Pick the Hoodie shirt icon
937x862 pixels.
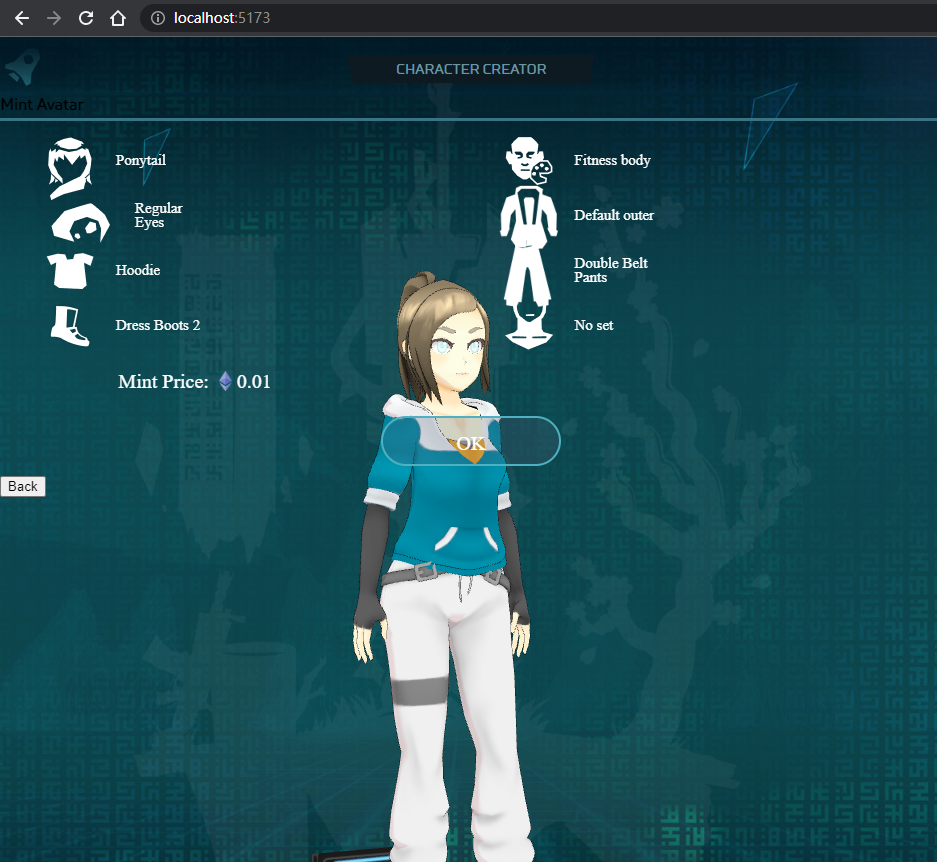click(x=69, y=270)
